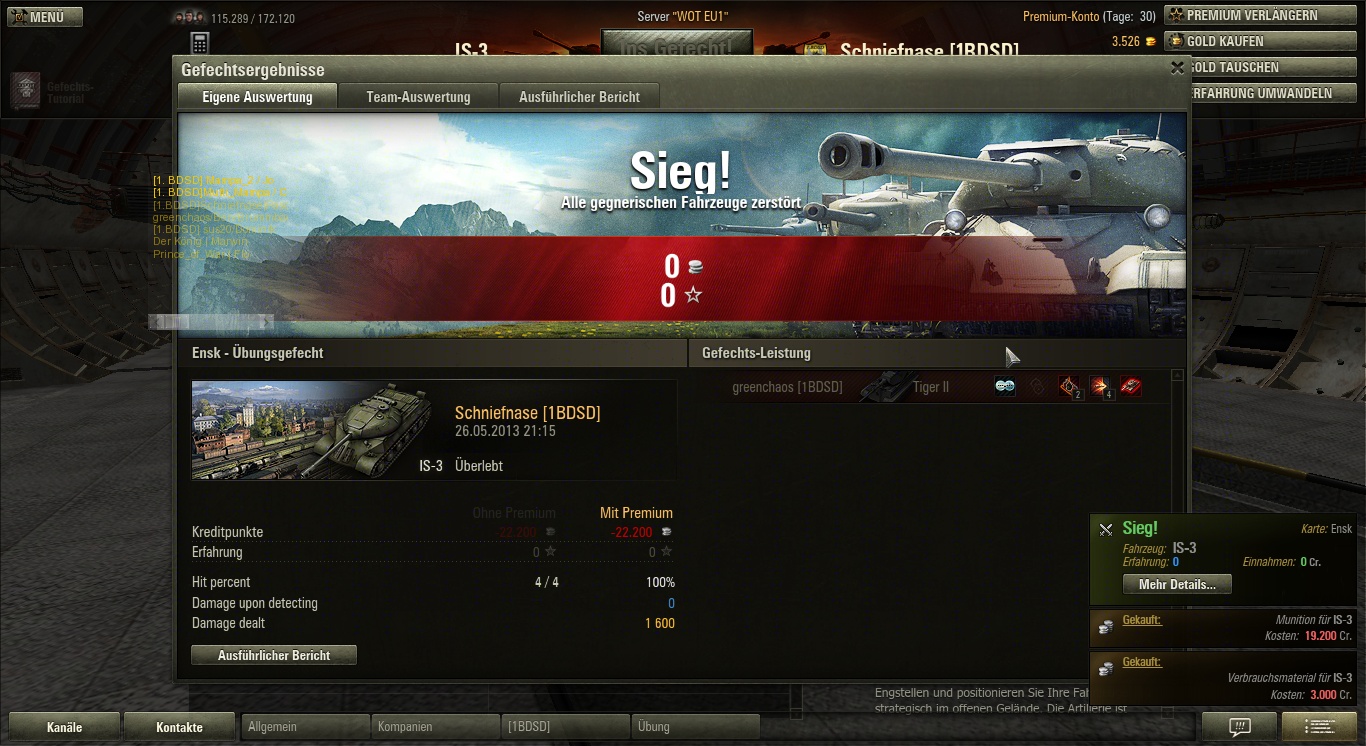Select the Erfahrung Umwandeln button
Image resolution: width=1366 pixels, height=746 pixels.
[x=1260, y=93]
